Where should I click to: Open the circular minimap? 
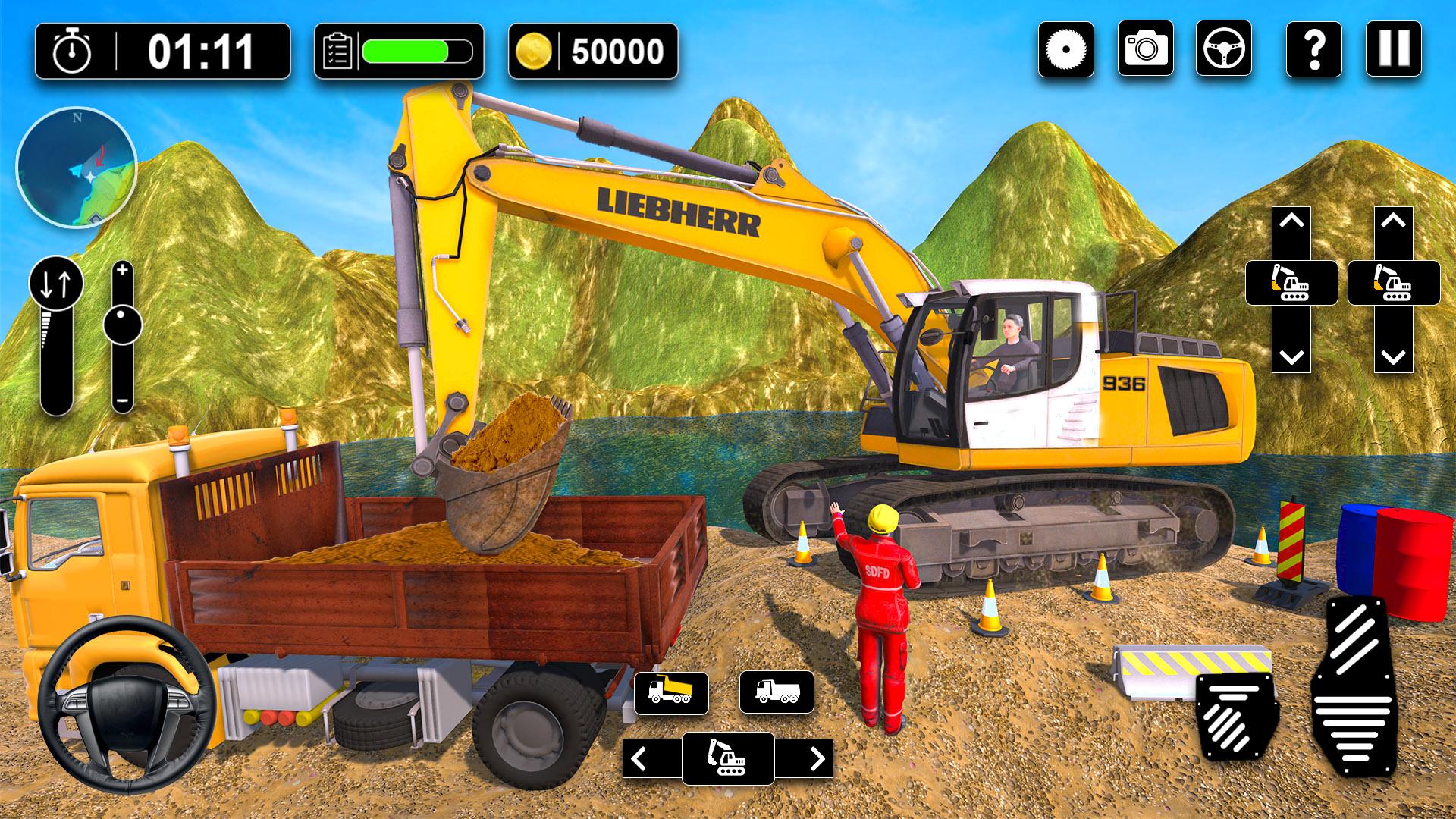[x=76, y=168]
